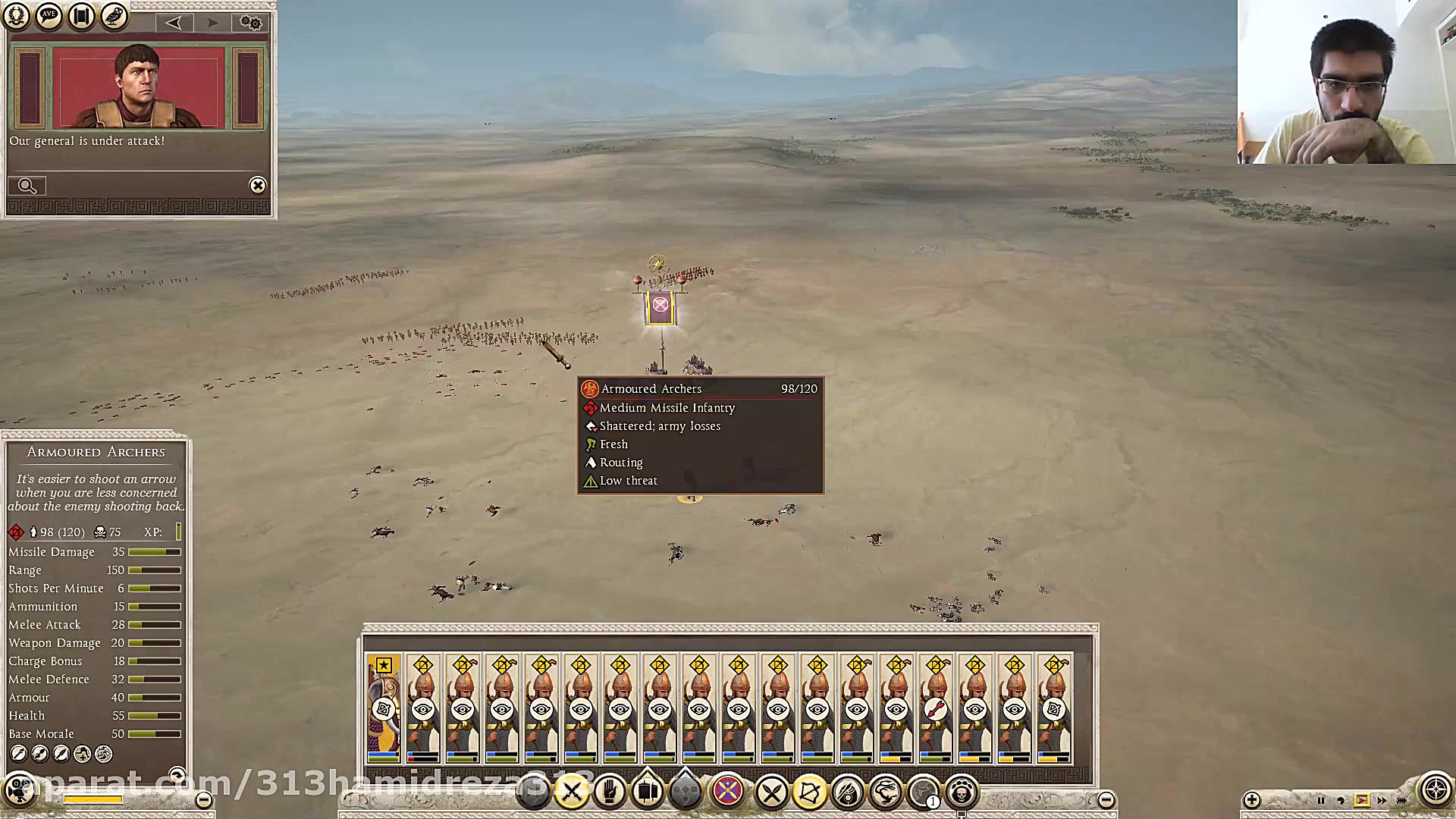The width and height of the screenshot is (1456, 819).
Task: Select the general's unit card with star
Action: pos(384,708)
